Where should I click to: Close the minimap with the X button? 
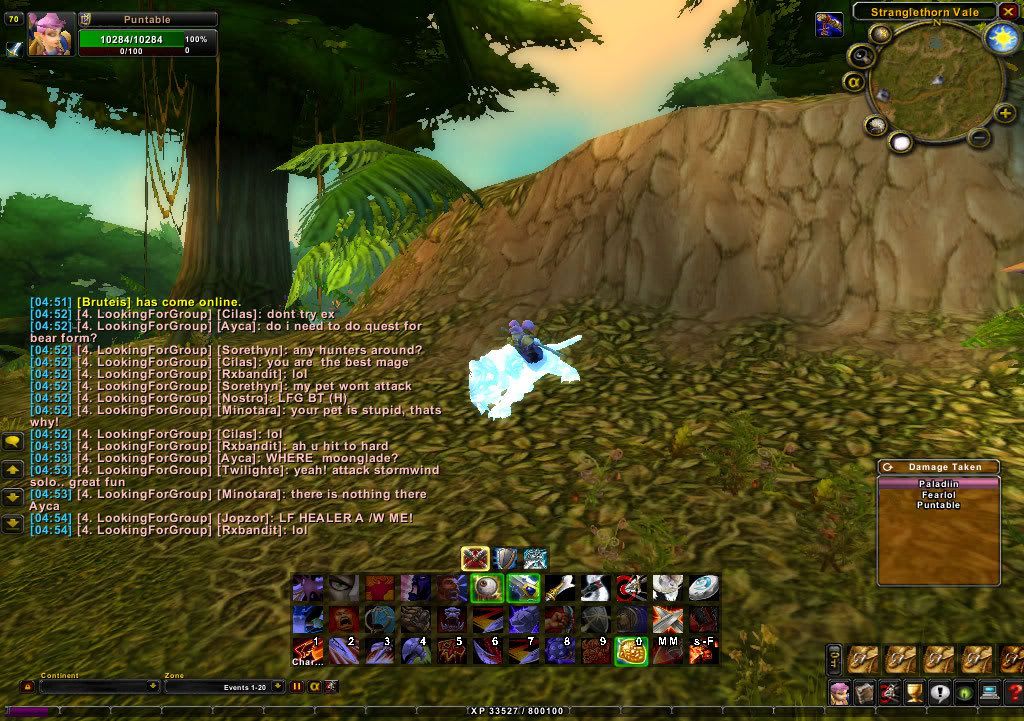[x=1008, y=11]
